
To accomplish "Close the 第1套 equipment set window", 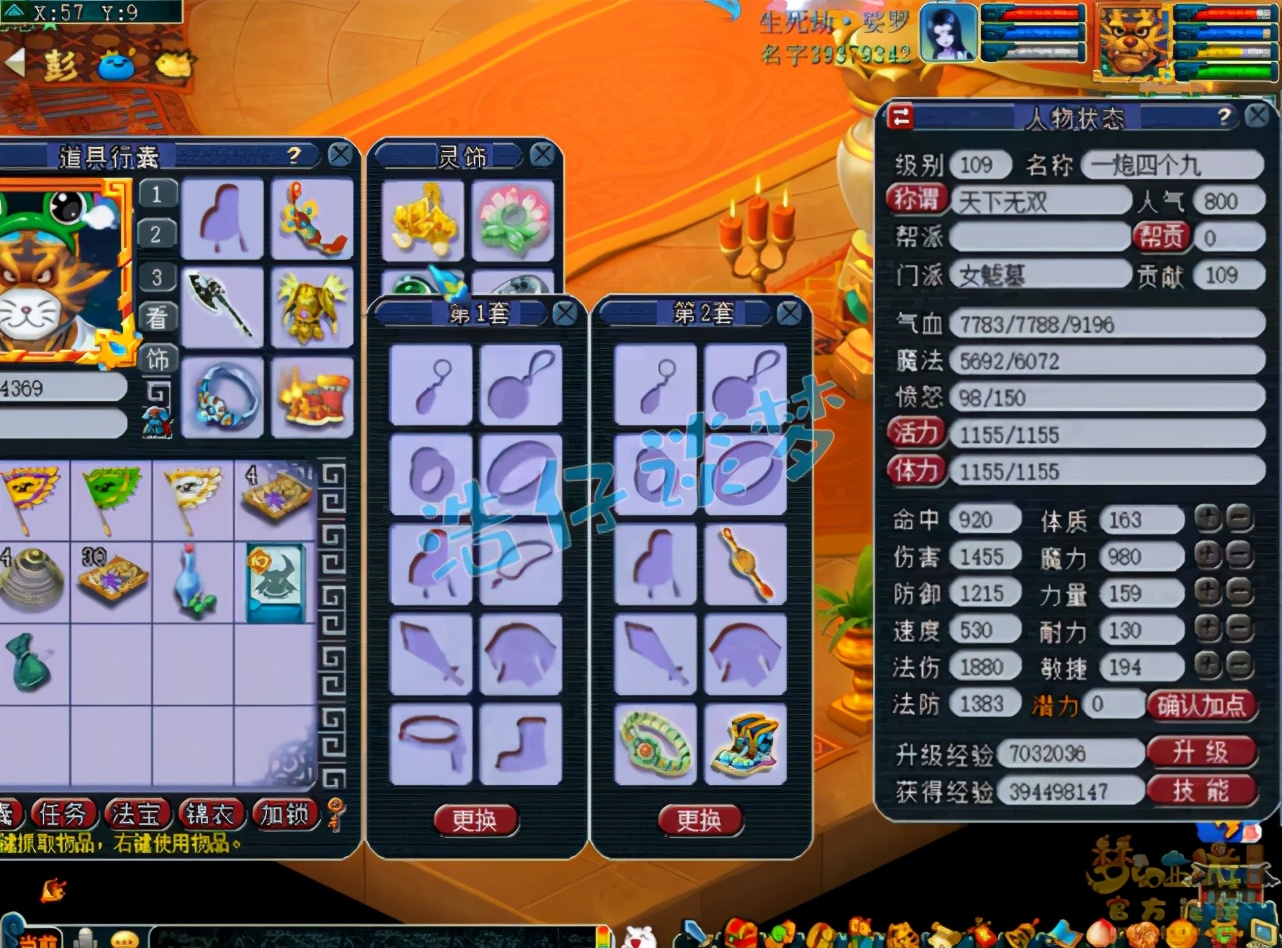I will click(565, 313).
